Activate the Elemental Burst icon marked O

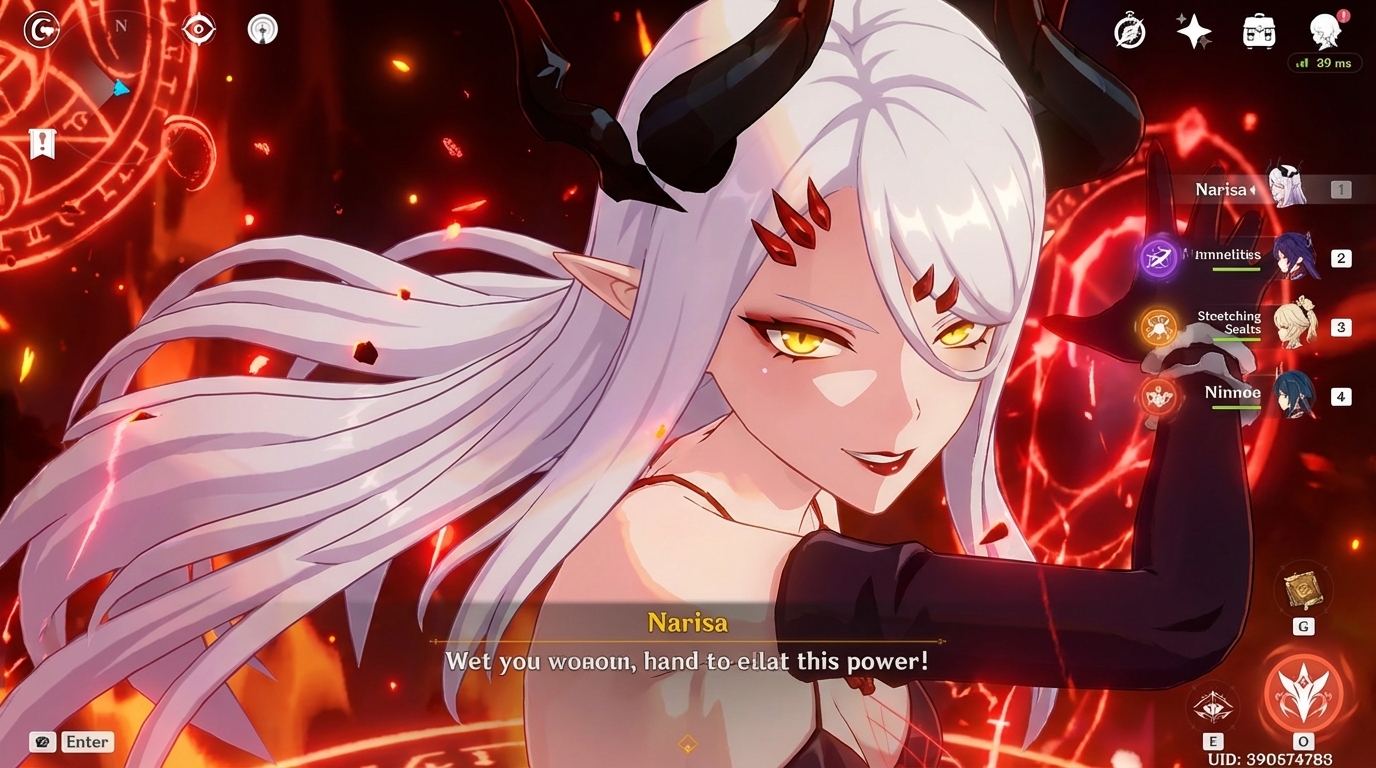click(1302, 690)
